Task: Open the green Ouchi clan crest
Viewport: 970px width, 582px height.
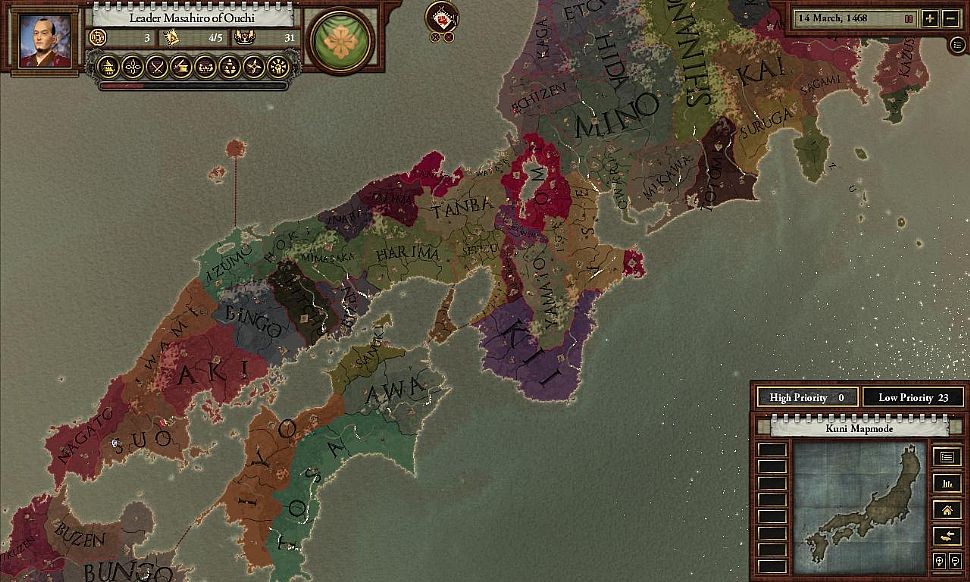Action: click(342, 41)
